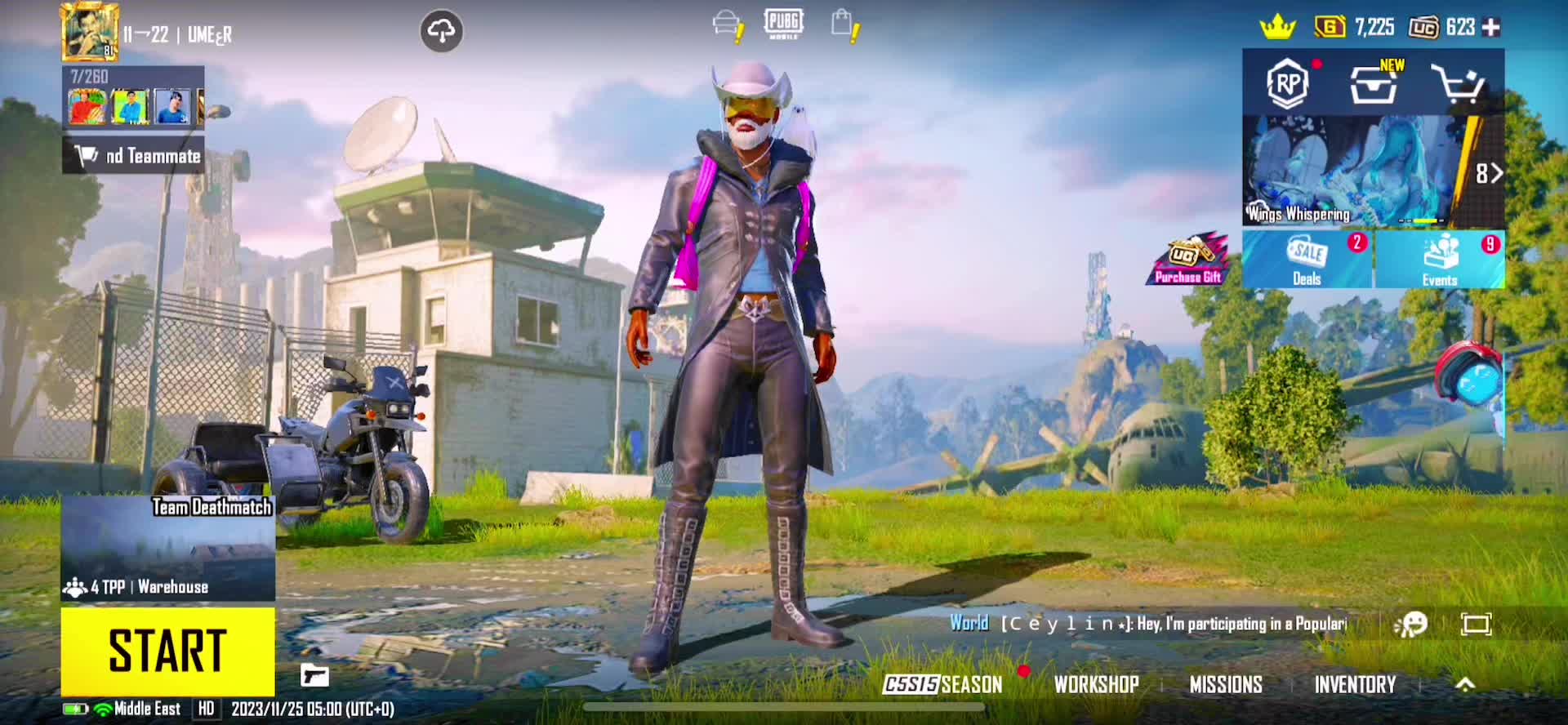Expand the bottom menu arrow
The width and height of the screenshot is (1568, 725).
(x=1465, y=684)
